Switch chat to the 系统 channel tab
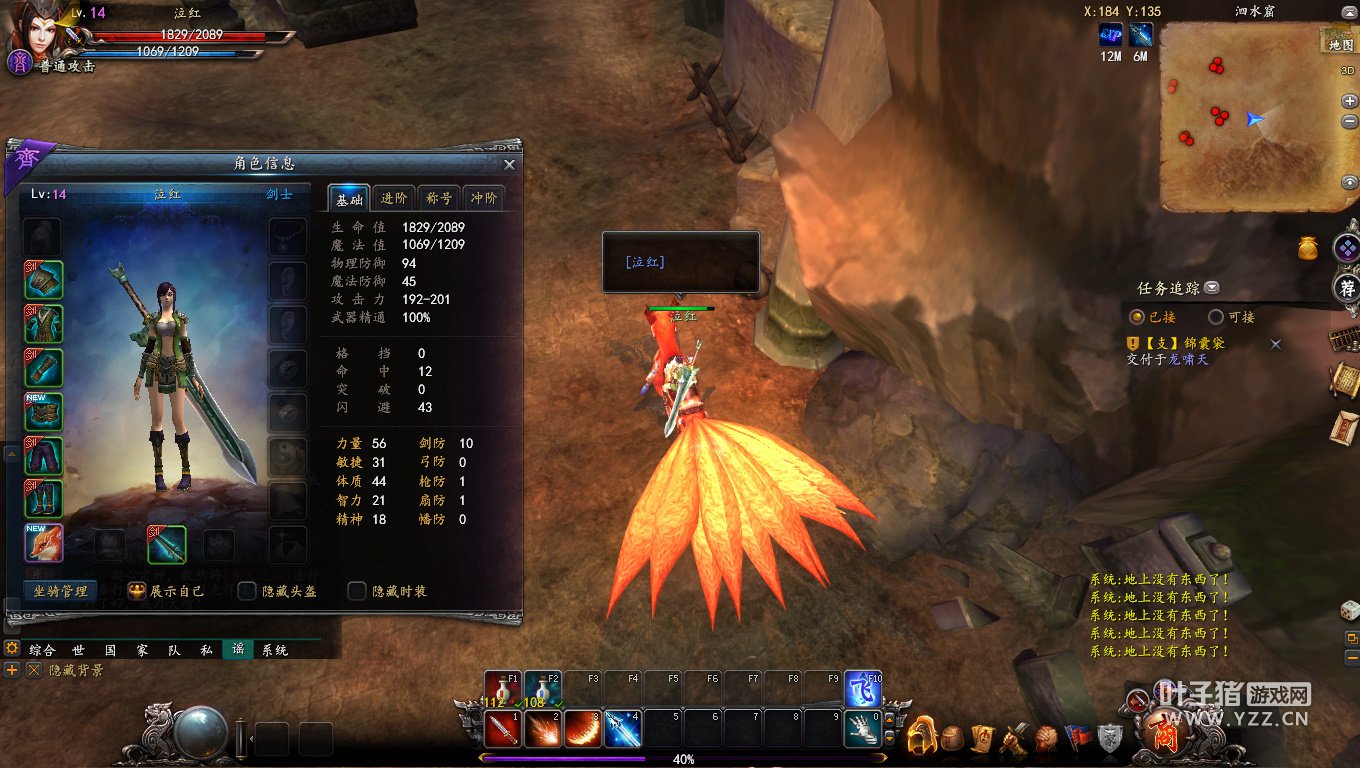Image resolution: width=1360 pixels, height=768 pixels. click(275, 650)
